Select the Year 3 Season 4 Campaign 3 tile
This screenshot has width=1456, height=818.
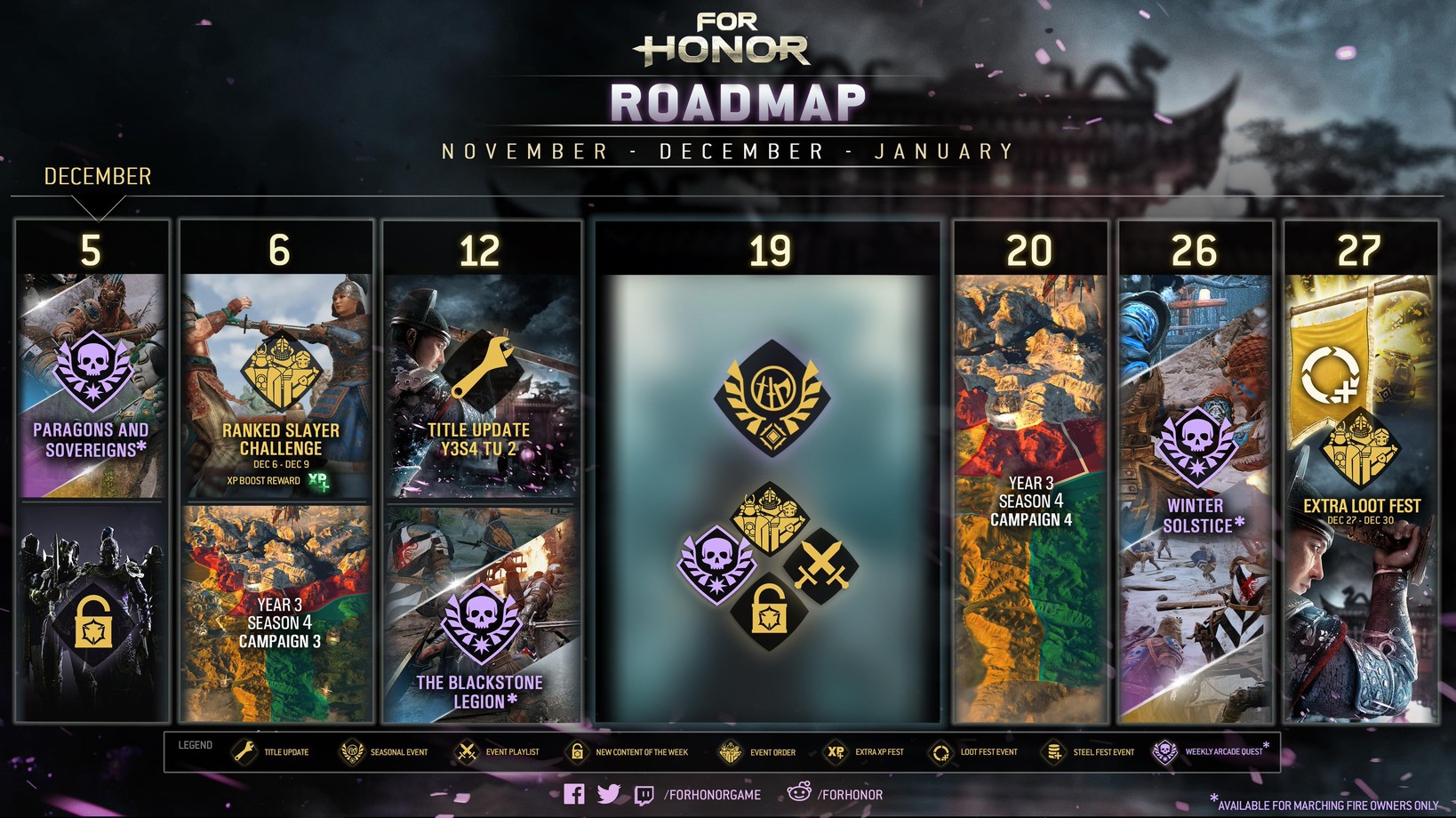coord(277,615)
